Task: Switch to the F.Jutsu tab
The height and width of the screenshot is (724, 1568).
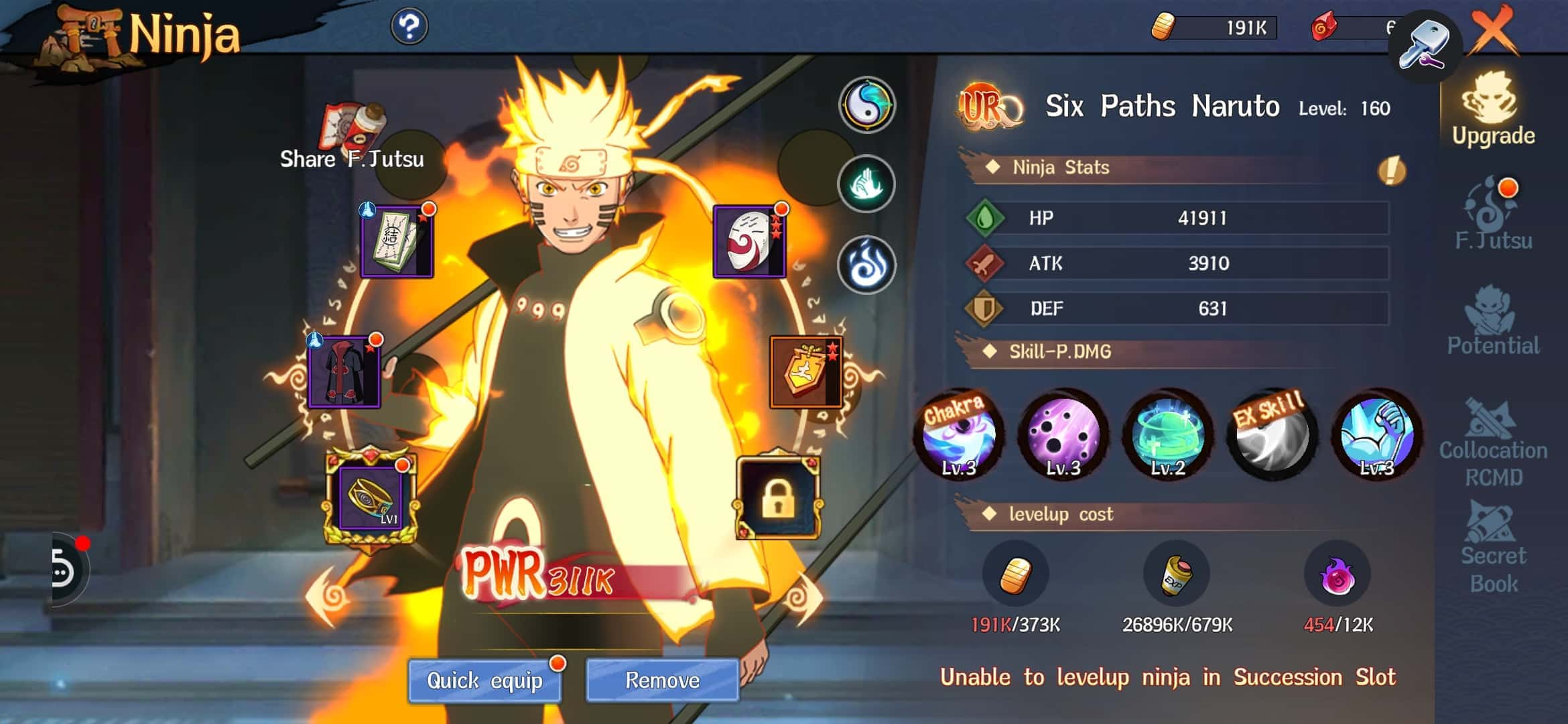Action: 1493,215
